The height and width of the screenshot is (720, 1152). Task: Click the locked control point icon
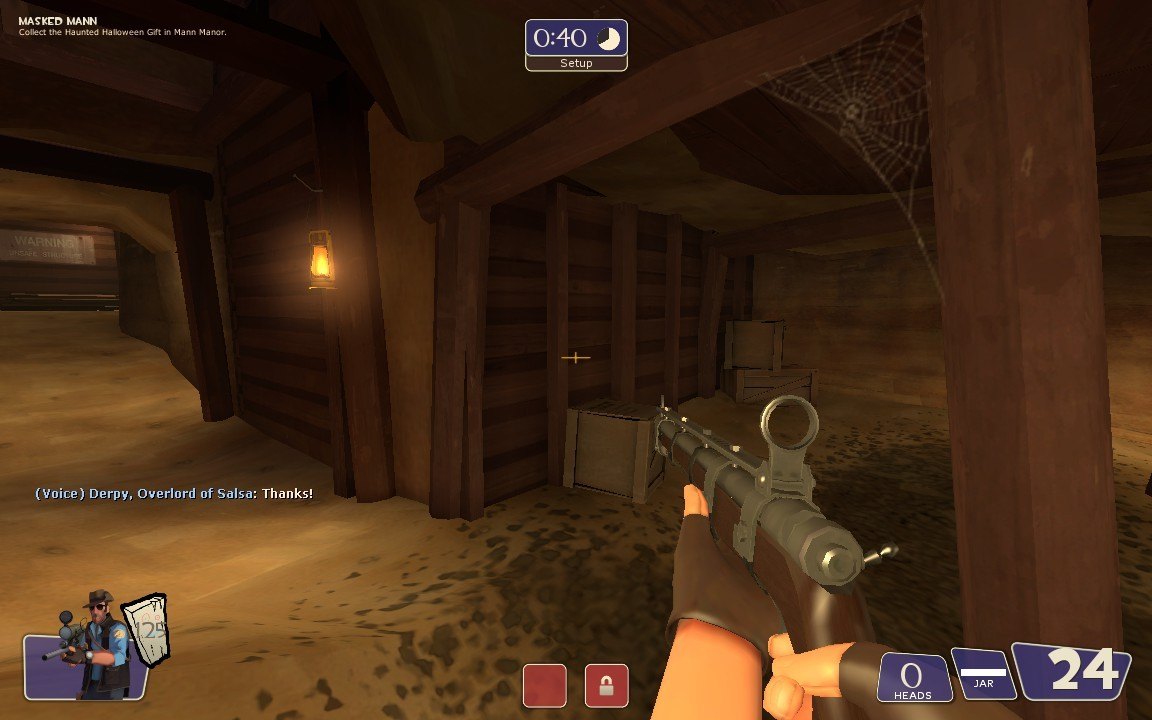pyautogui.click(x=606, y=686)
